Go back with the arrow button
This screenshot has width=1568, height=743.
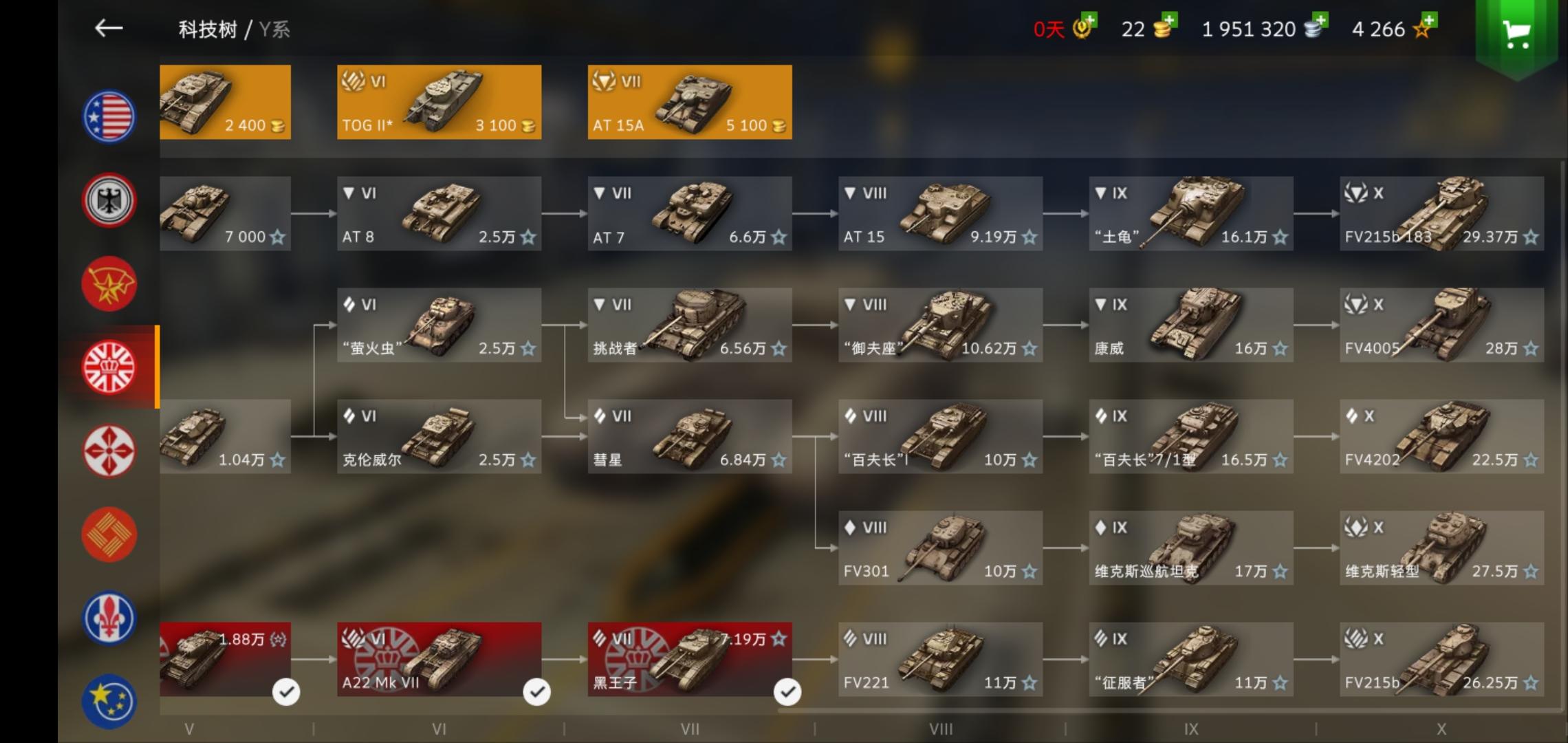coord(110,29)
